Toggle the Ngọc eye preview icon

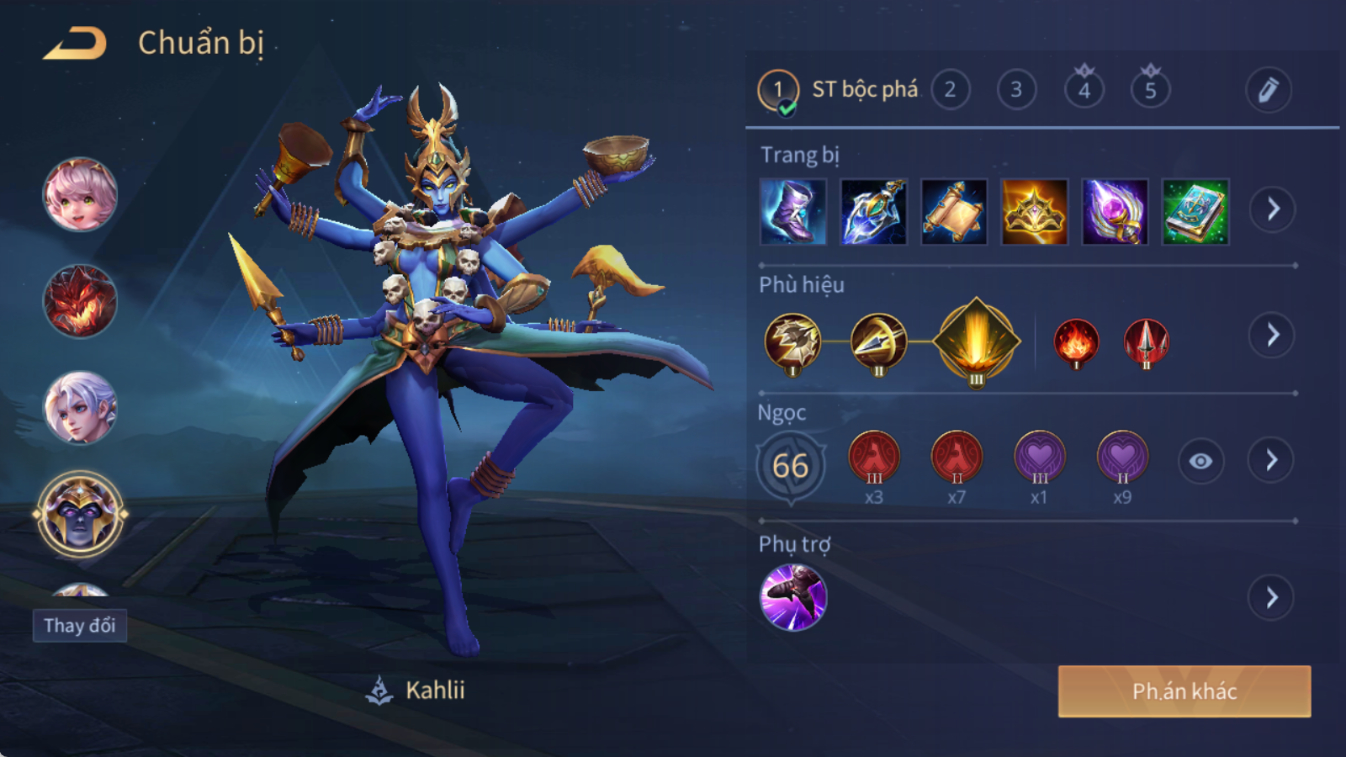point(1200,461)
